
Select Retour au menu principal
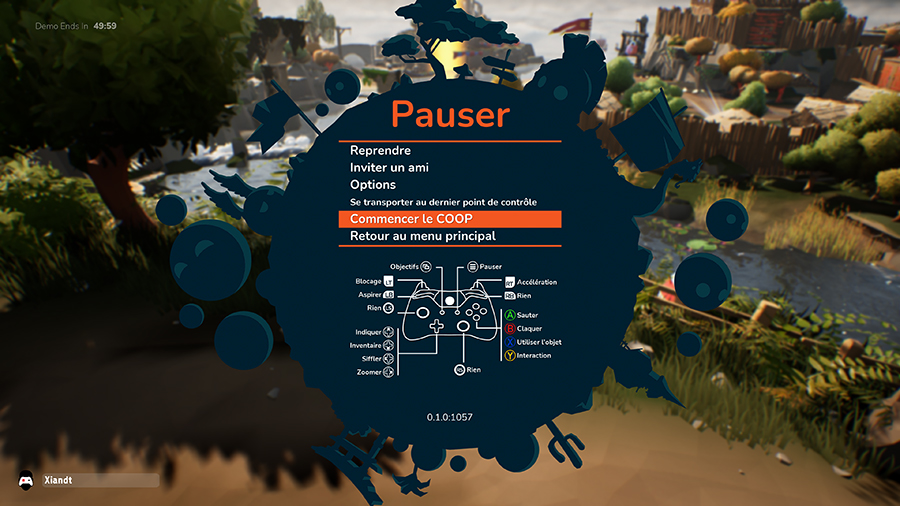[x=423, y=236]
